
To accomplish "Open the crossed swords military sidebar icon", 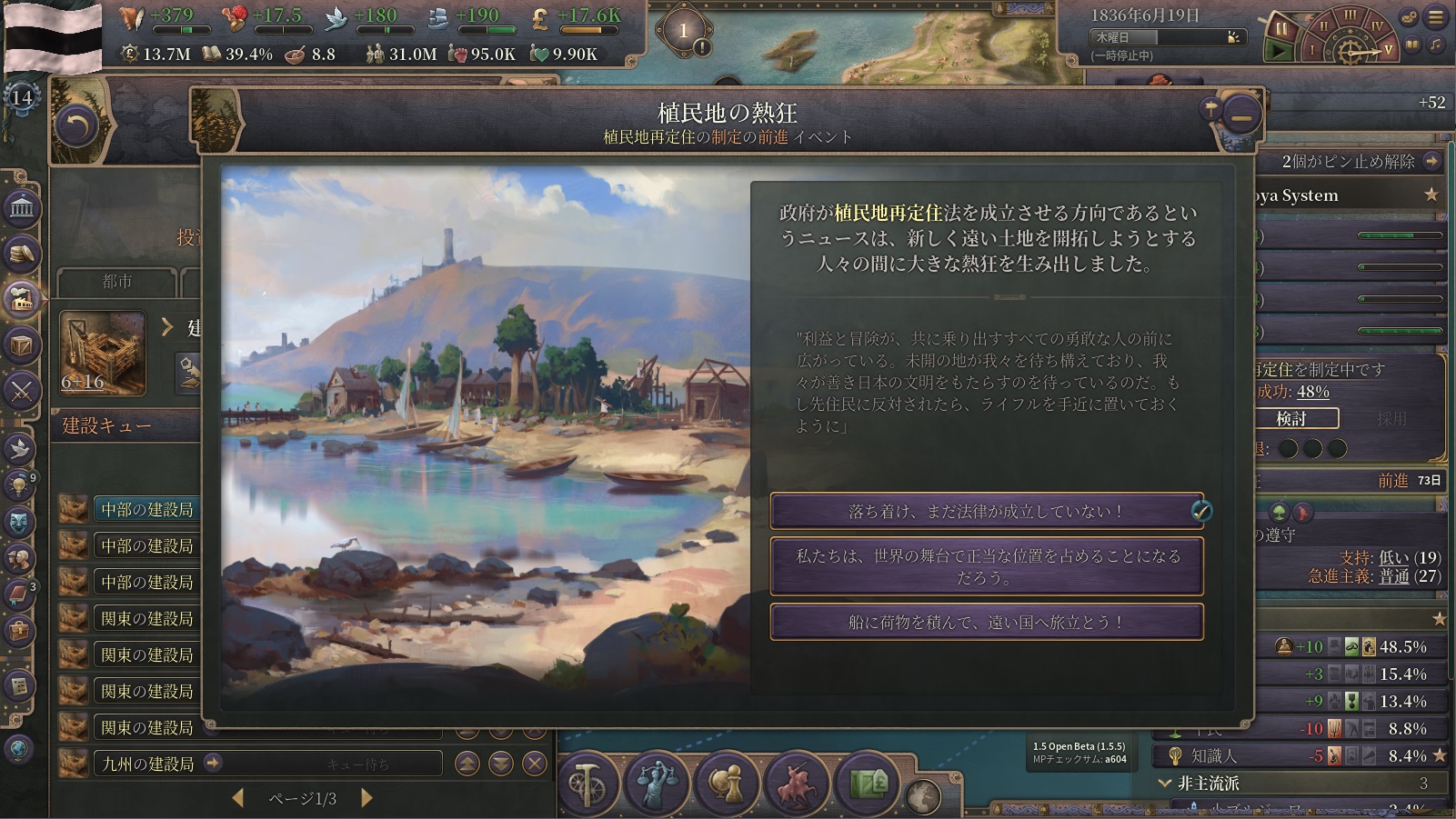I will pos(22,391).
